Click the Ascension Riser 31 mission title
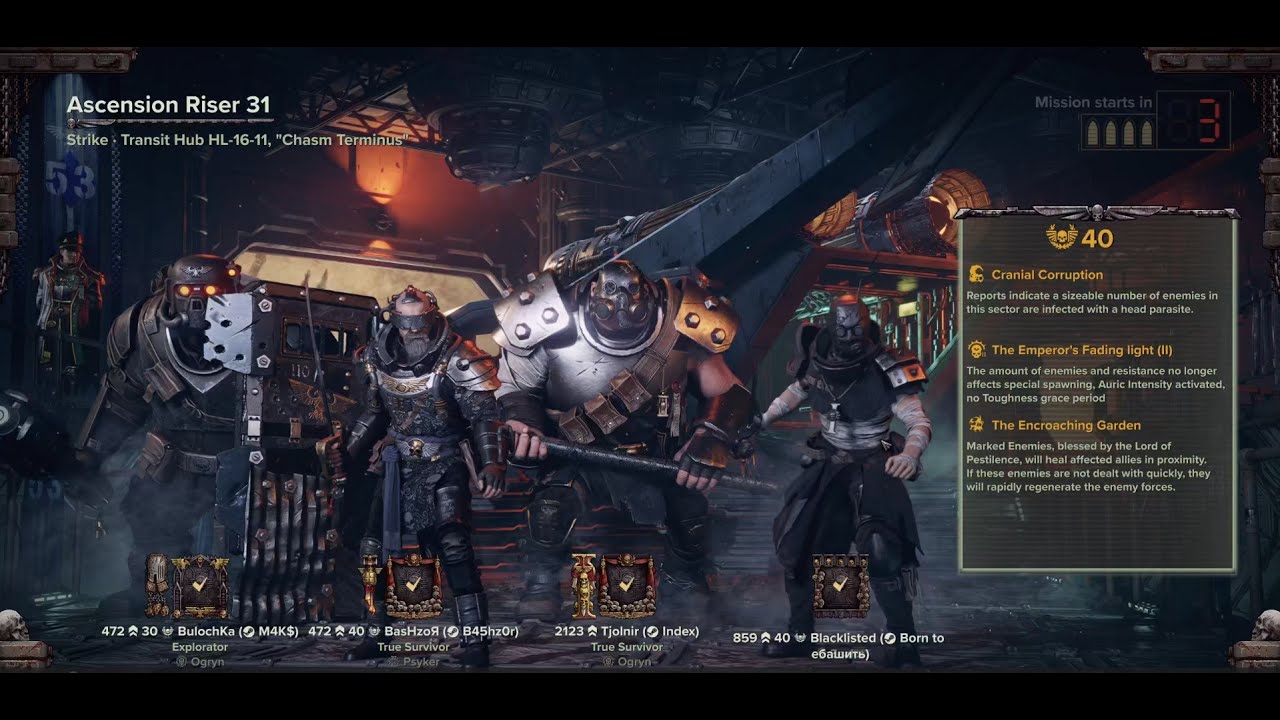The image size is (1280, 720). [x=168, y=105]
